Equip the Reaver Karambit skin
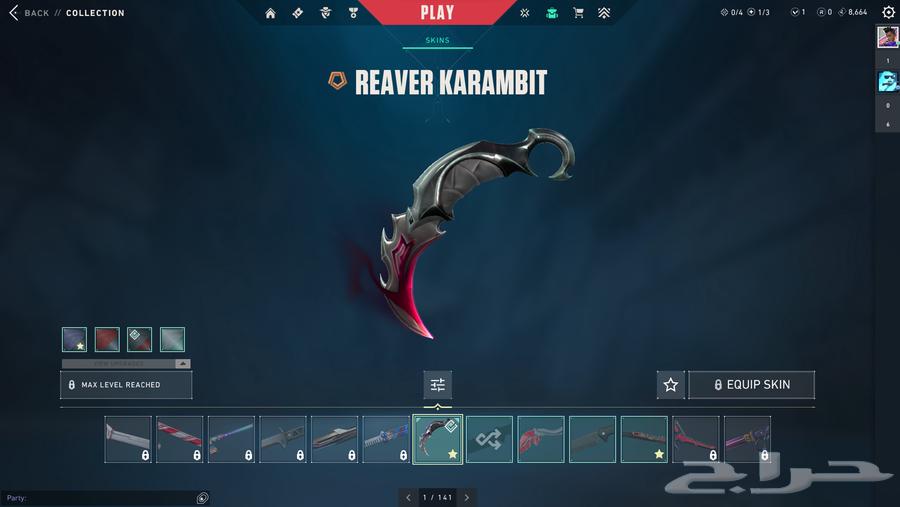The width and height of the screenshot is (900, 507). [751, 385]
